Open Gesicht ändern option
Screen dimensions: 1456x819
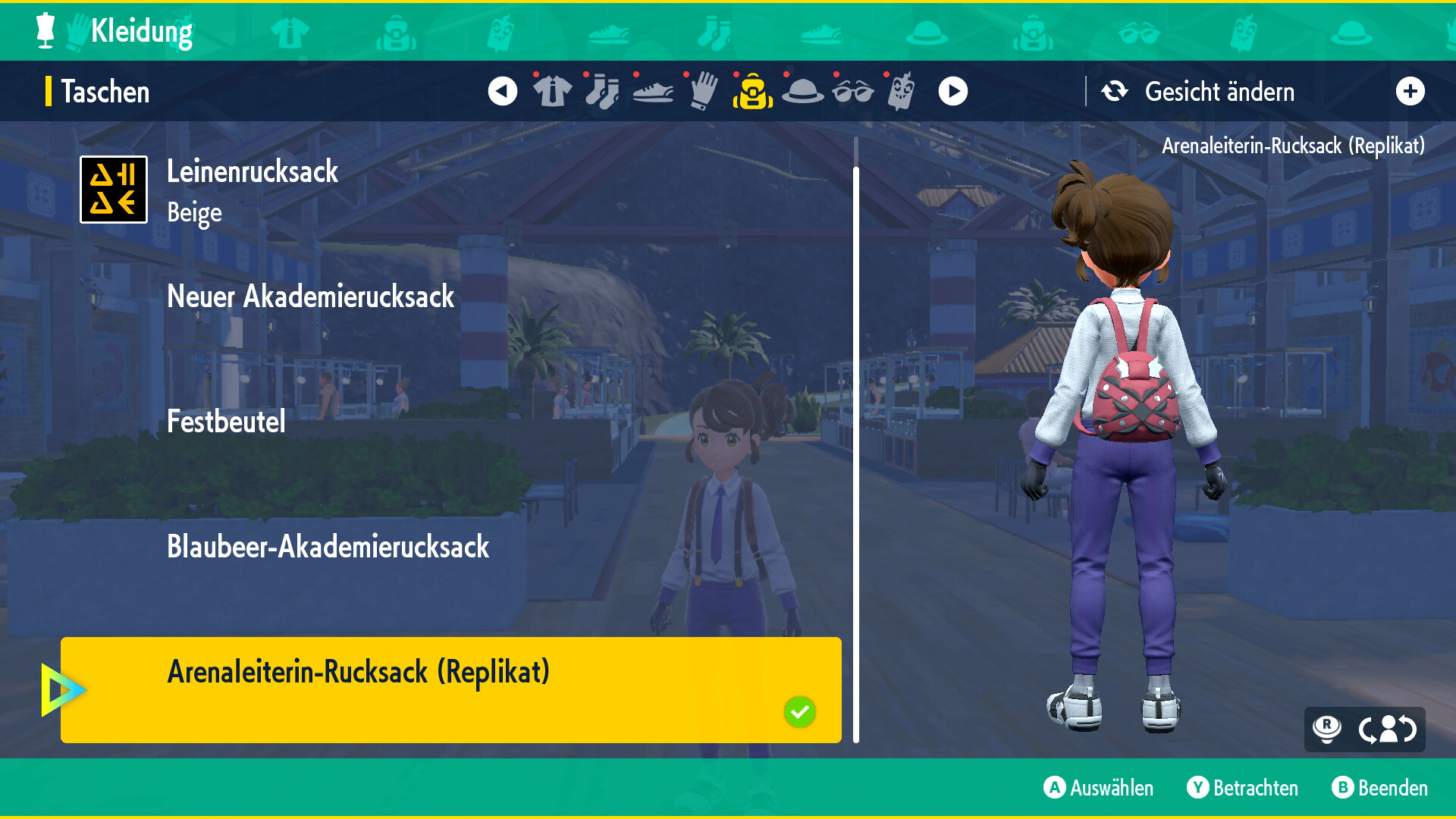pyautogui.click(x=1218, y=92)
